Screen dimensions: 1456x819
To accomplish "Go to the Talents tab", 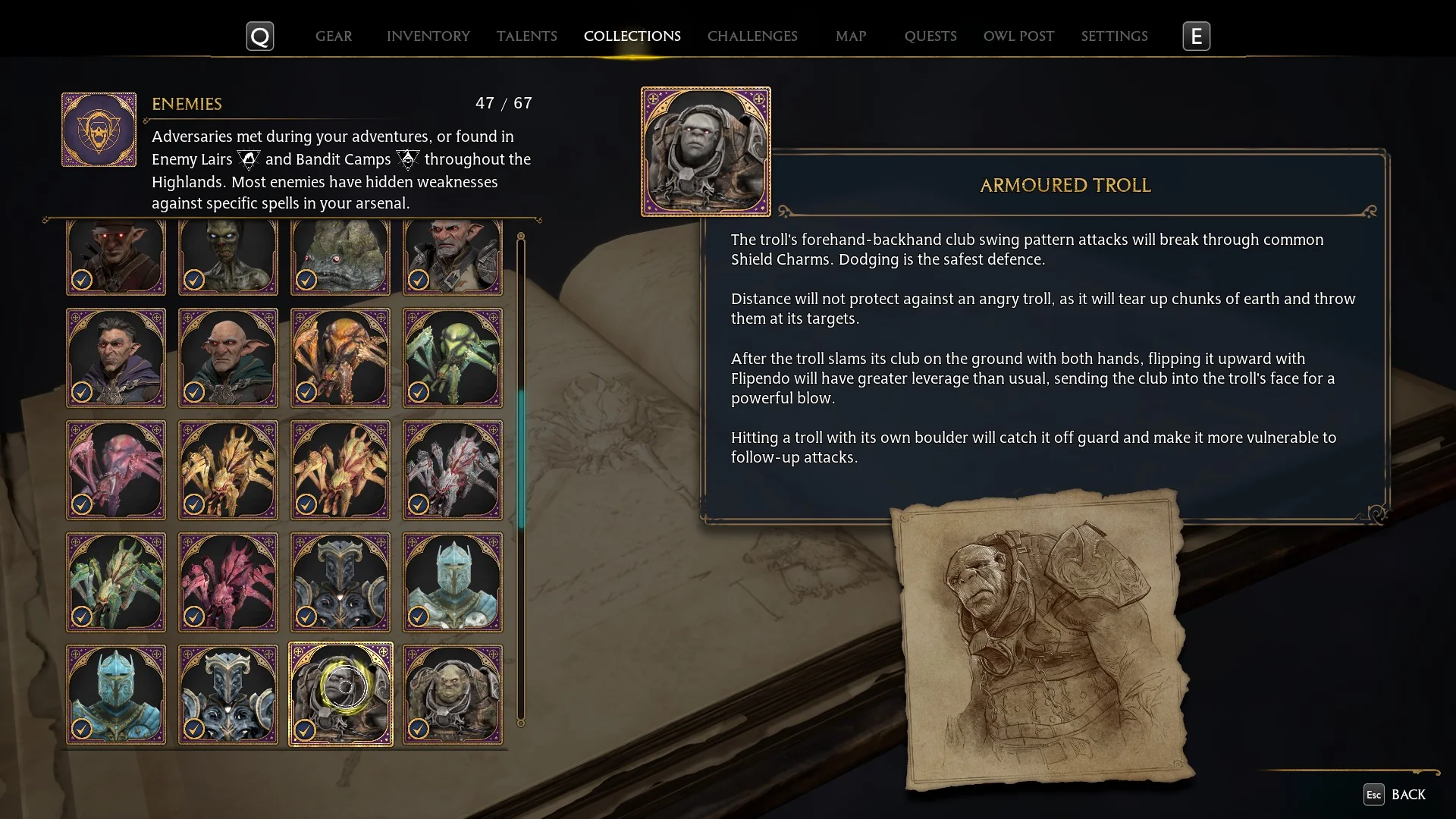I will 526,36.
